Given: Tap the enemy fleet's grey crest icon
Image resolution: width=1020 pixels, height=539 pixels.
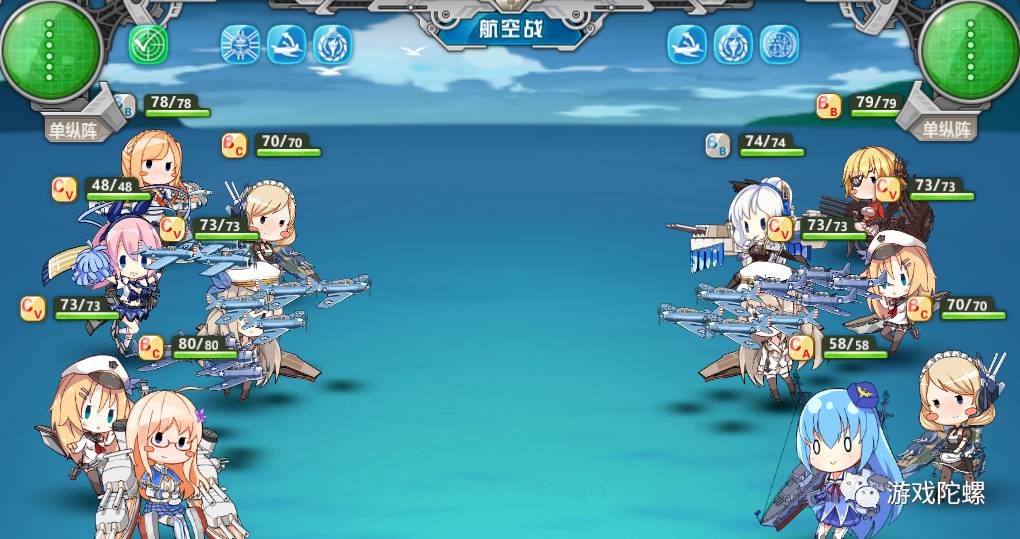Looking at the screenshot, I should (x=779, y=45).
